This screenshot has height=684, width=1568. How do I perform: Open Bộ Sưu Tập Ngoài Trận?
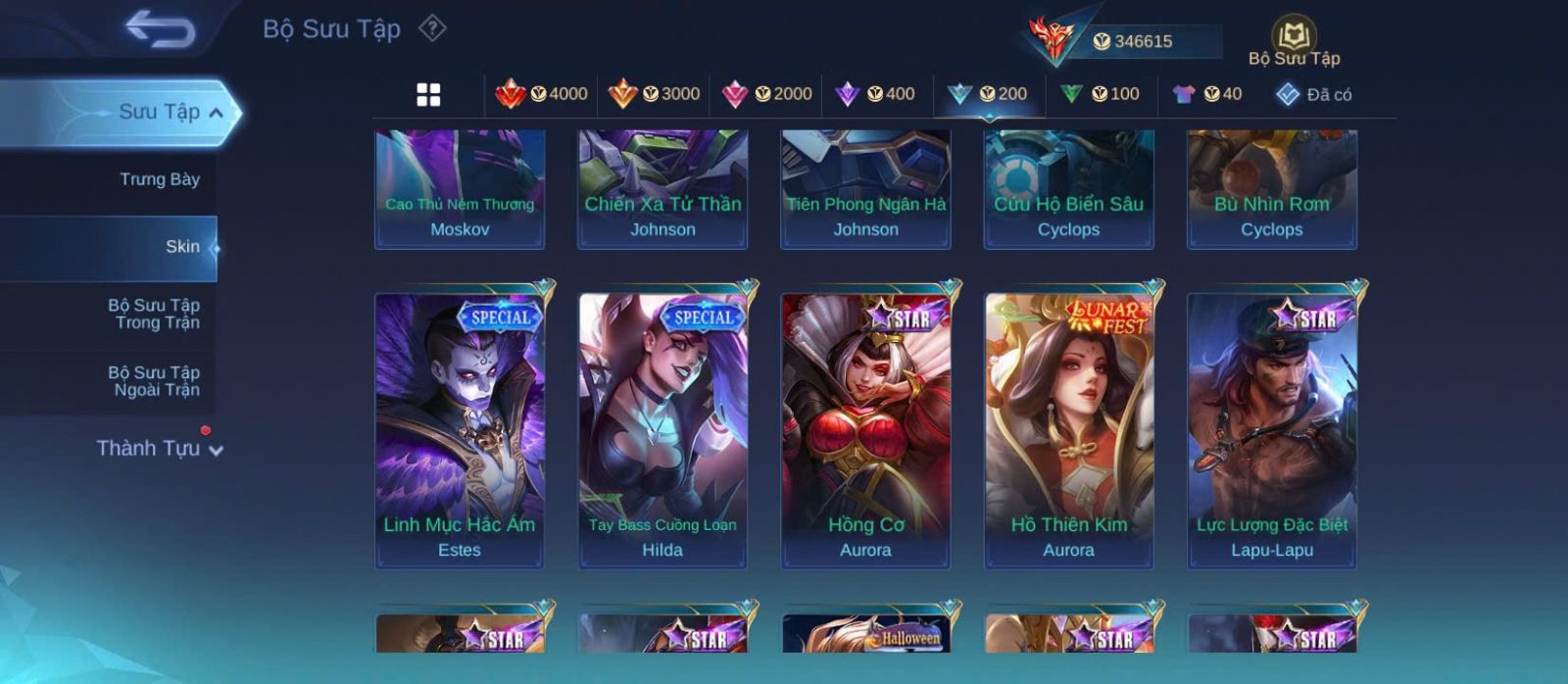(154, 381)
